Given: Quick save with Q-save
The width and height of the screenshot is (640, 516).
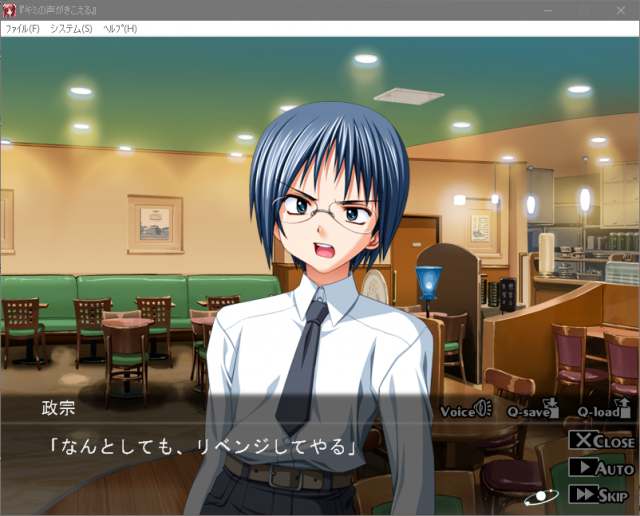Looking at the screenshot, I should click(x=531, y=410).
